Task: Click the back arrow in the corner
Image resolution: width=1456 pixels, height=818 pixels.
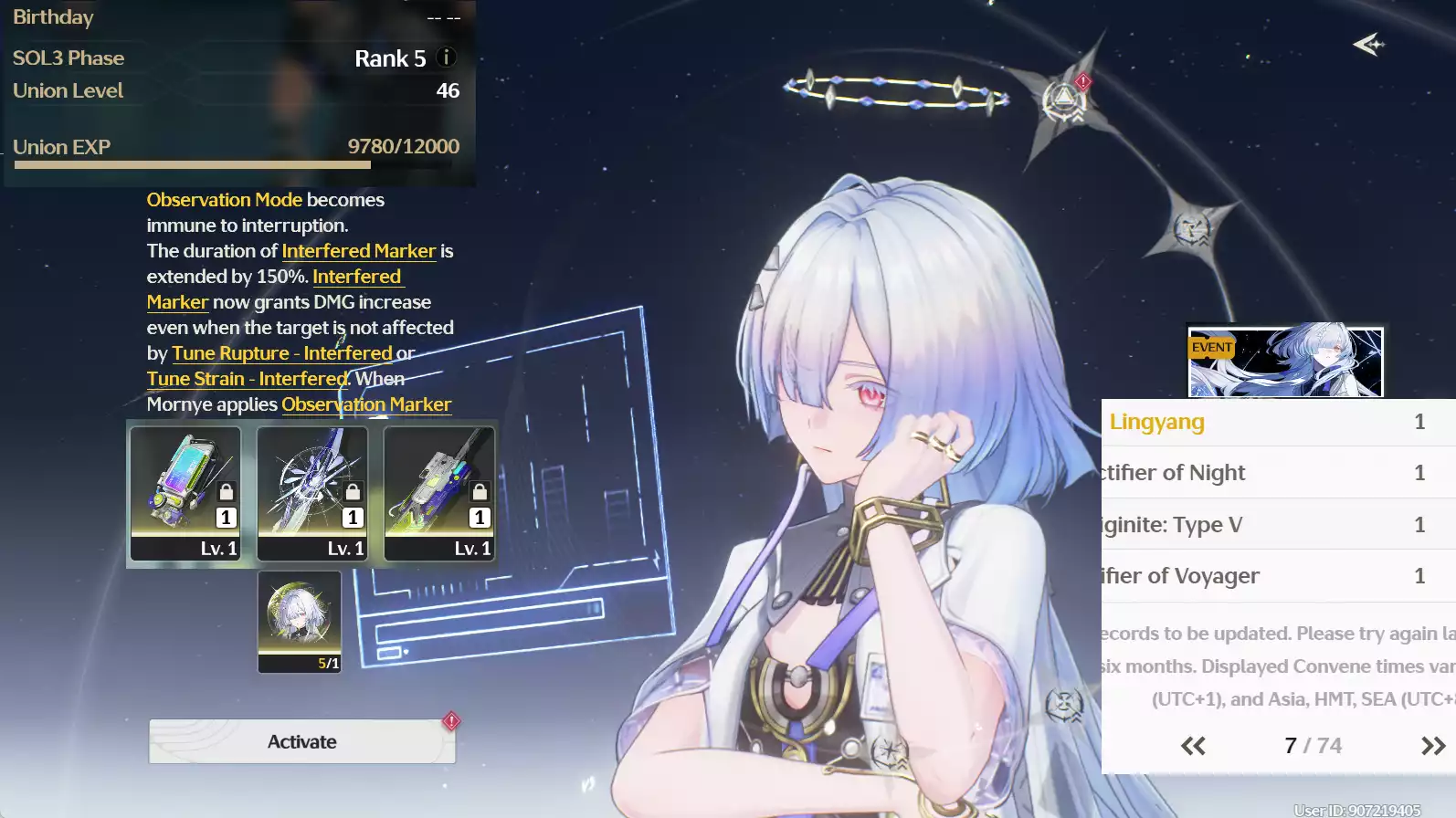Action: tap(1368, 44)
